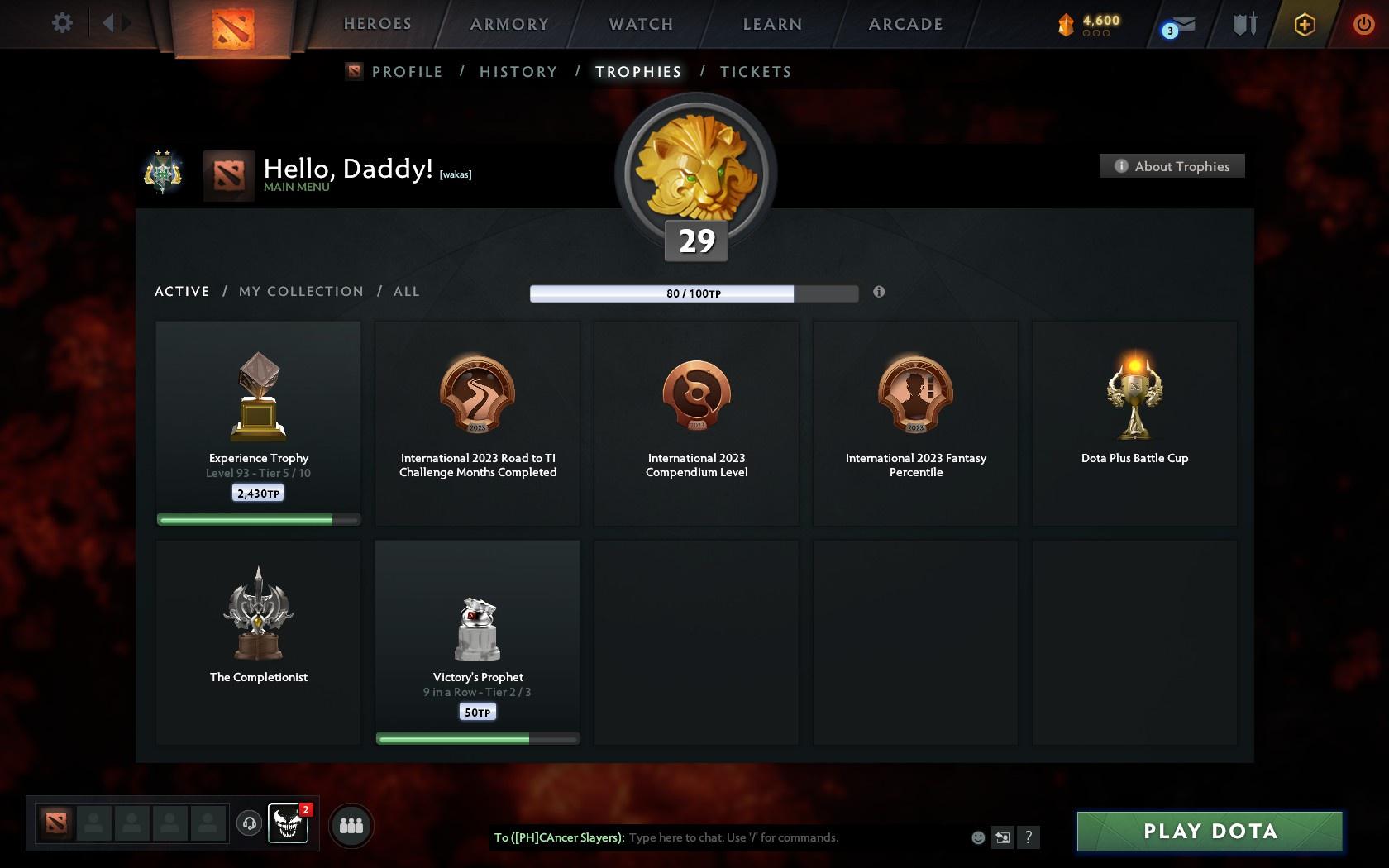Open the friends list people icon
This screenshot has height=868, width=1389.
pos(351,823)
